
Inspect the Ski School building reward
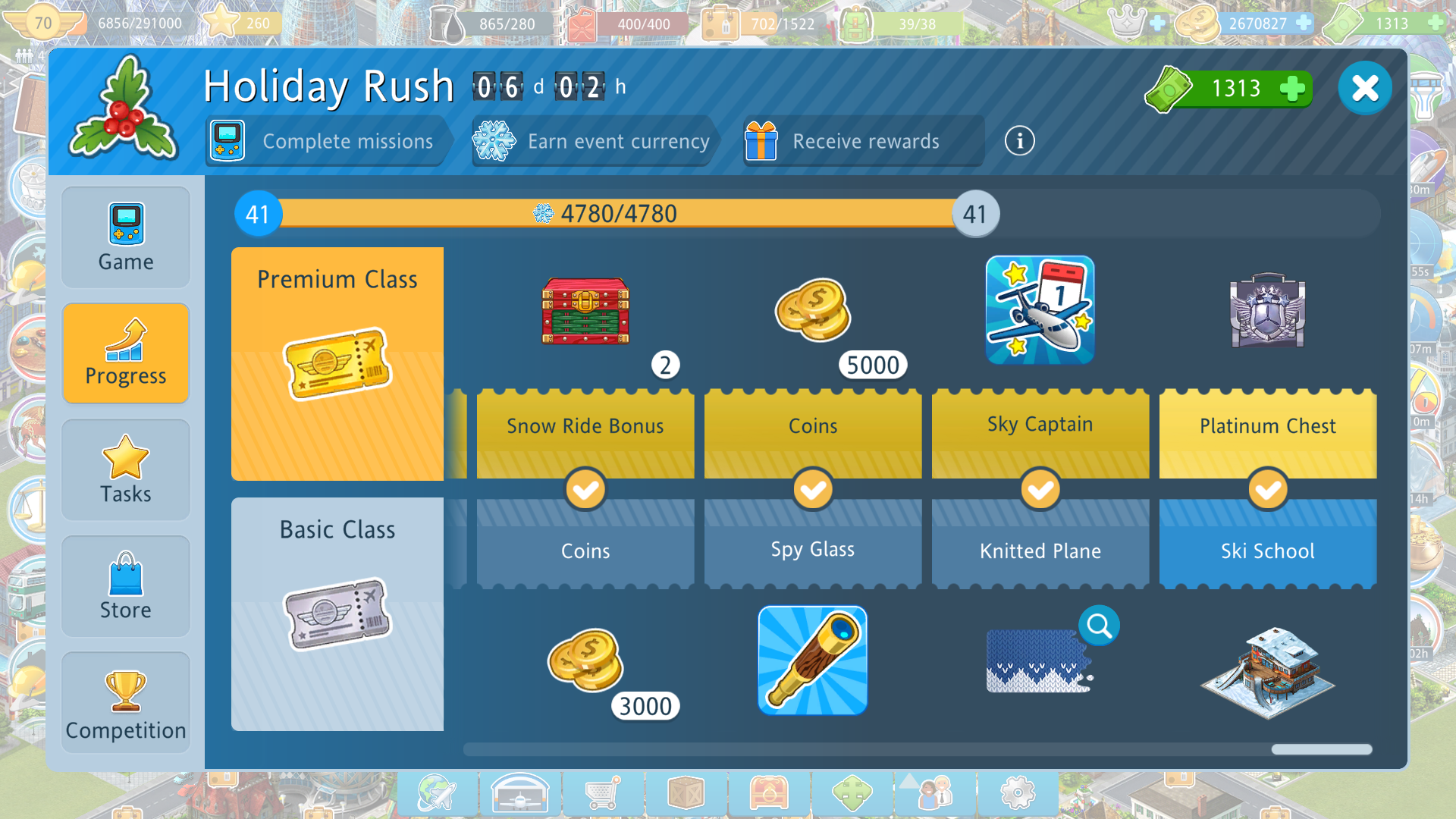(1267, 671)
